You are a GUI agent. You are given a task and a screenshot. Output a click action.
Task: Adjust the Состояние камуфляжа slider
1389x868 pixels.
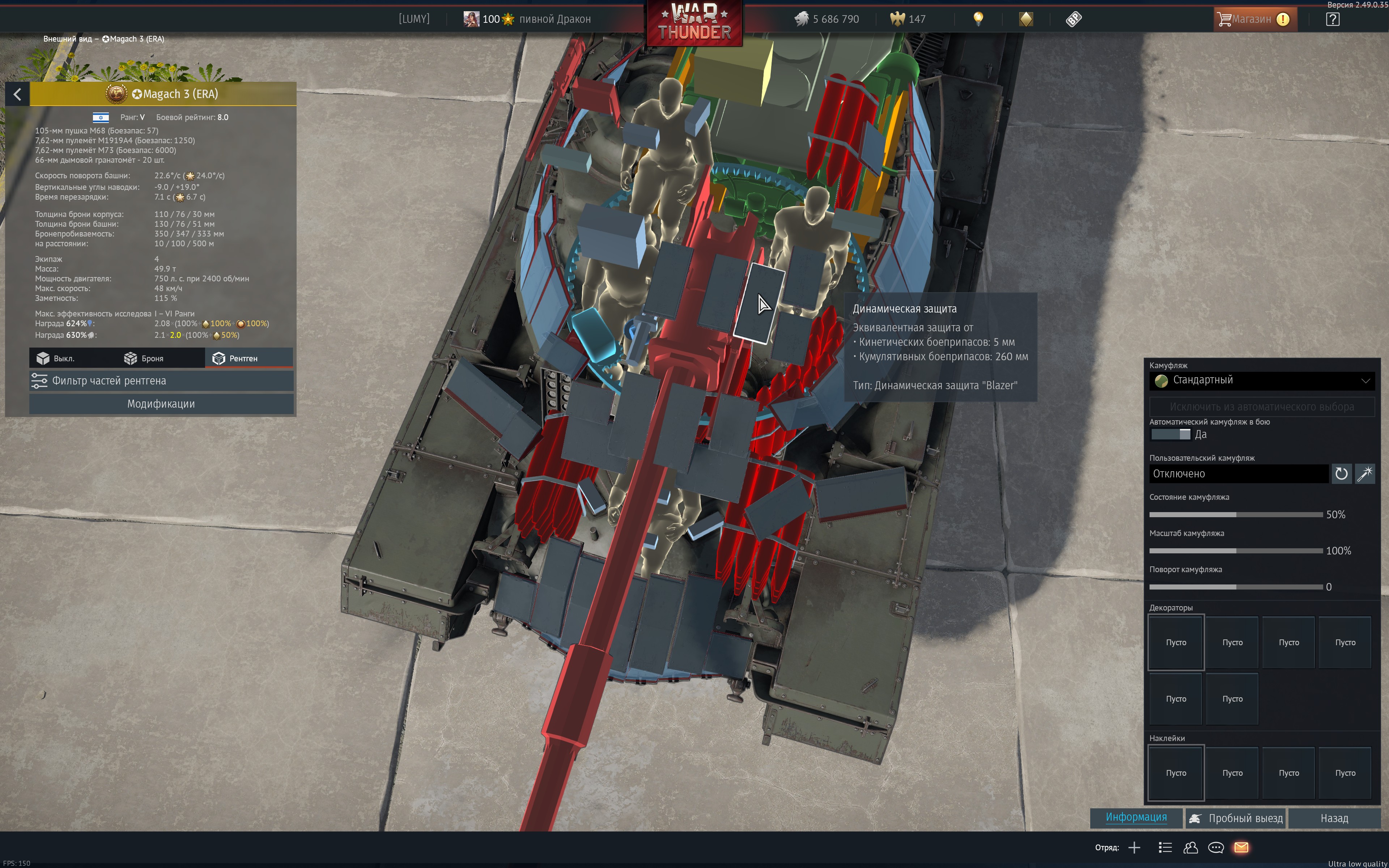click(x=1235, y=515)
